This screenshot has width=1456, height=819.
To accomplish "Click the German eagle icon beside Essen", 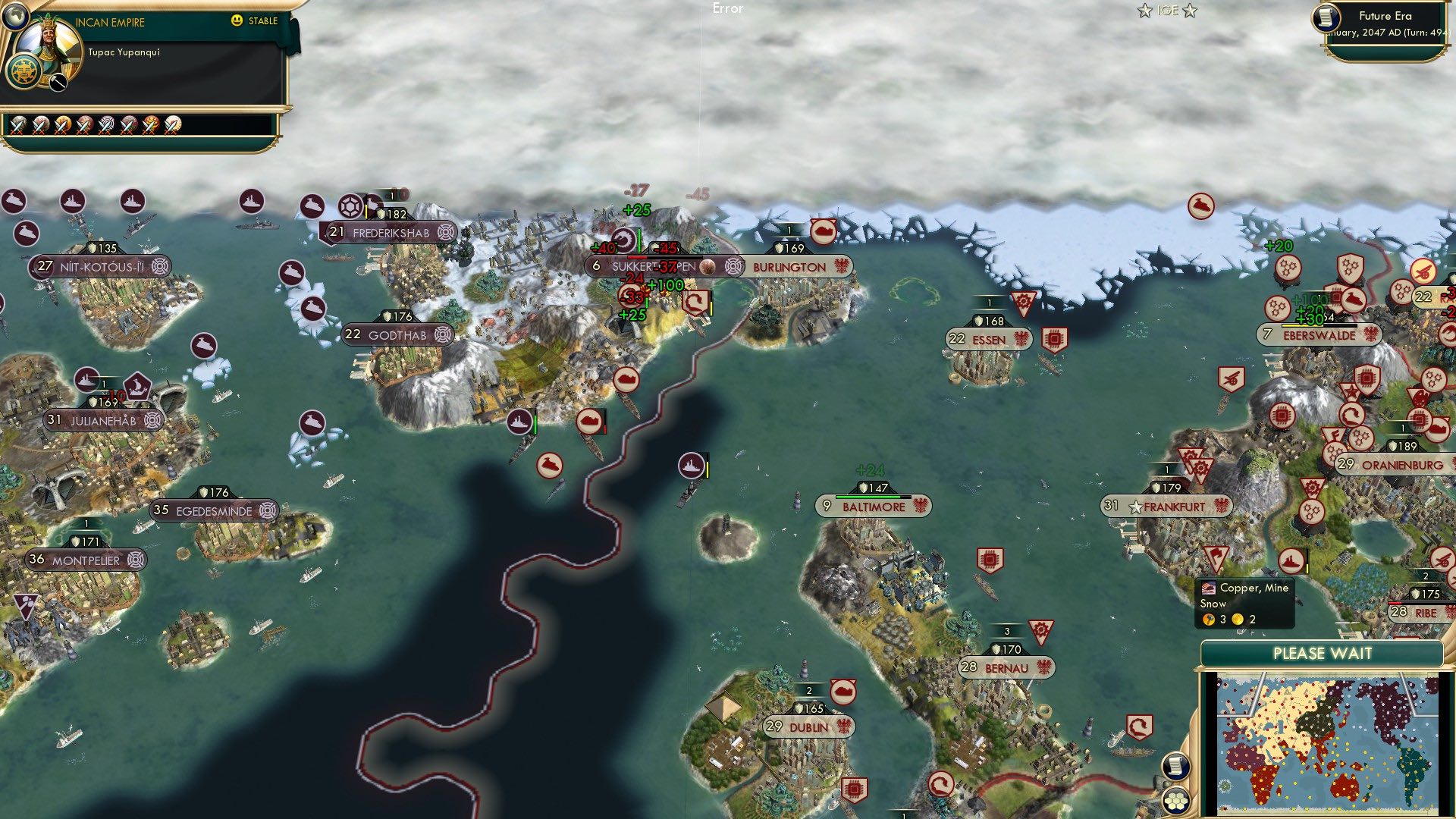I will 1022,339.
